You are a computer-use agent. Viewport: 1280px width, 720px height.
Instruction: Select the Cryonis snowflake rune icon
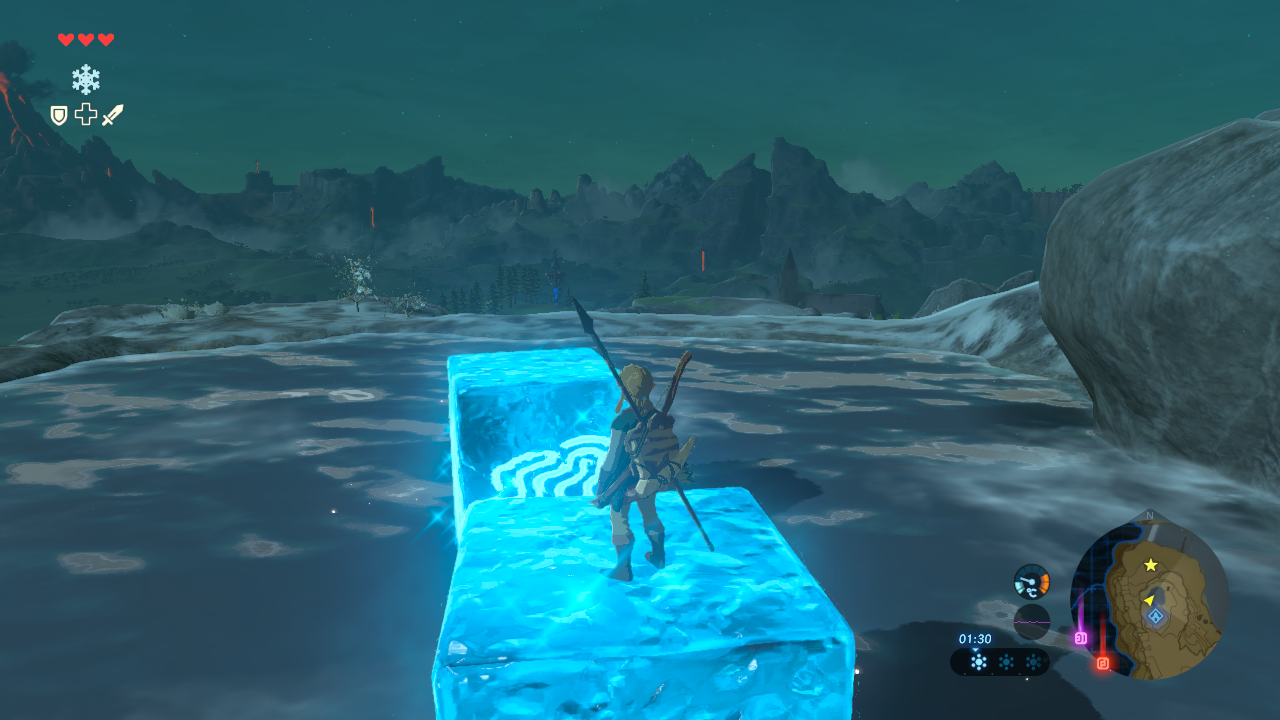point(86,80)
